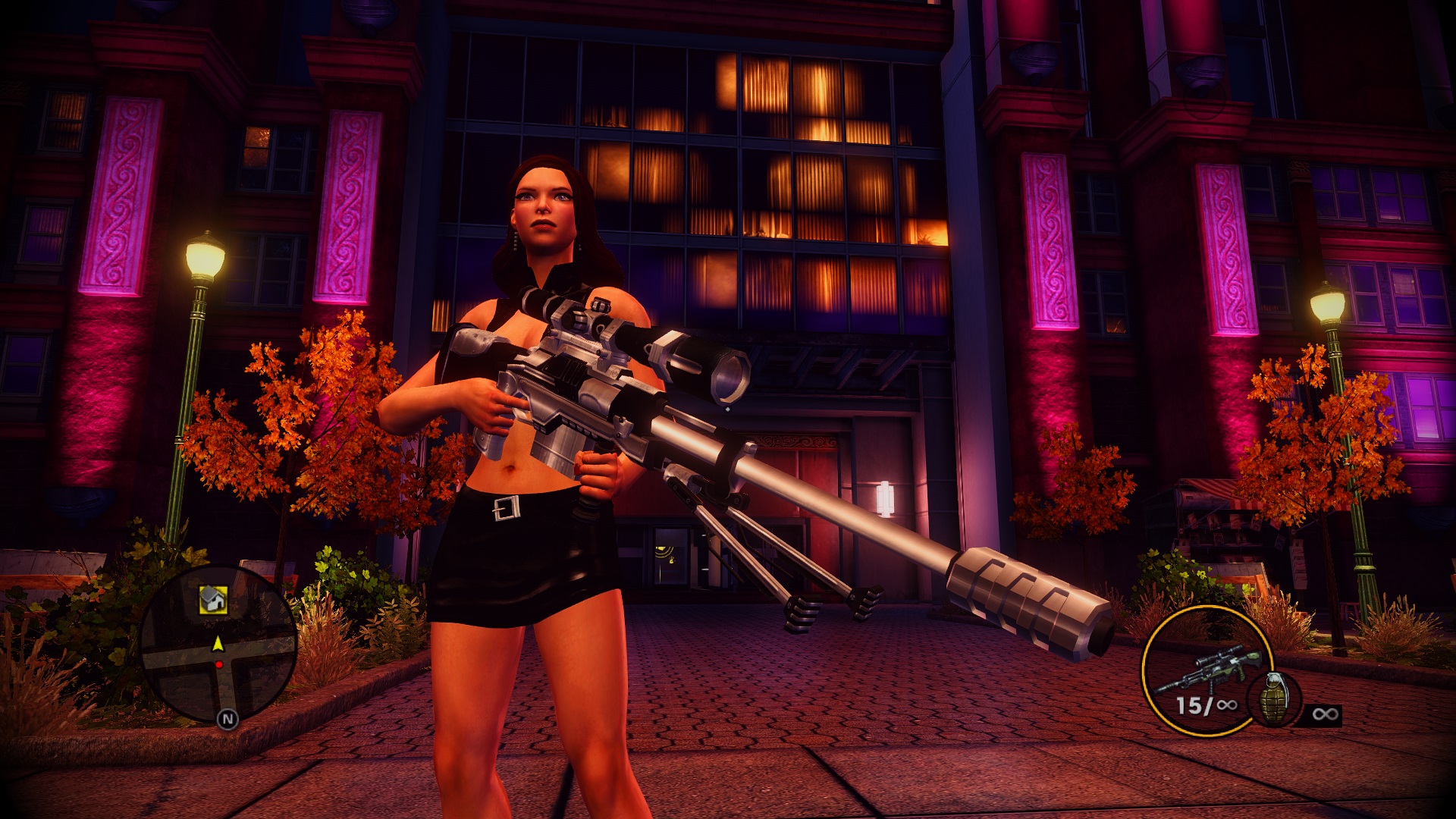Click the orange tree beside the left lamp post

click(x=303, y=409)
